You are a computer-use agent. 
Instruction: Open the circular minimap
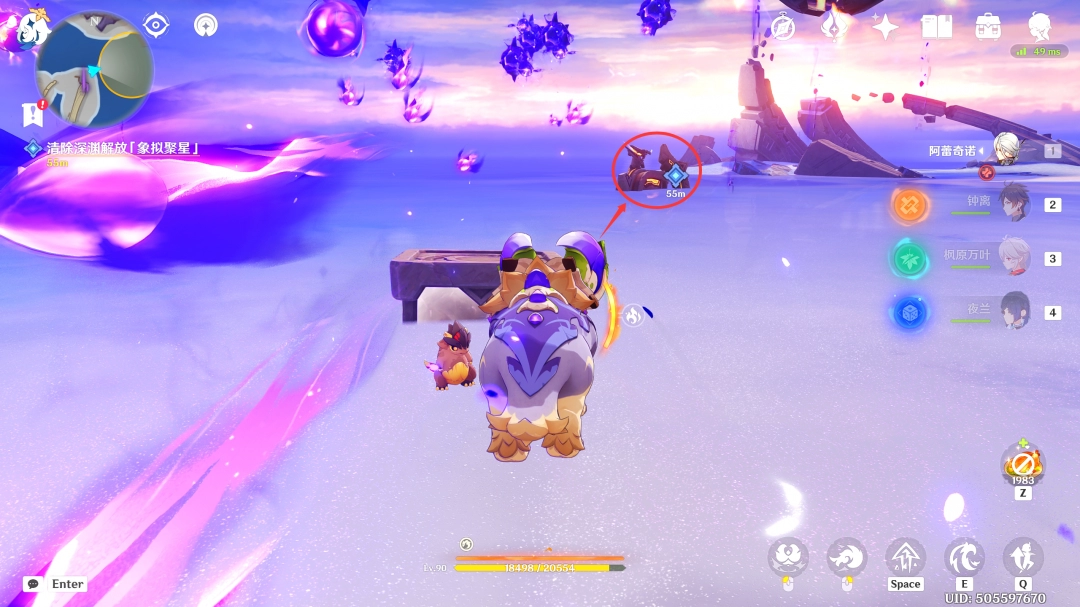pos(94,66)
